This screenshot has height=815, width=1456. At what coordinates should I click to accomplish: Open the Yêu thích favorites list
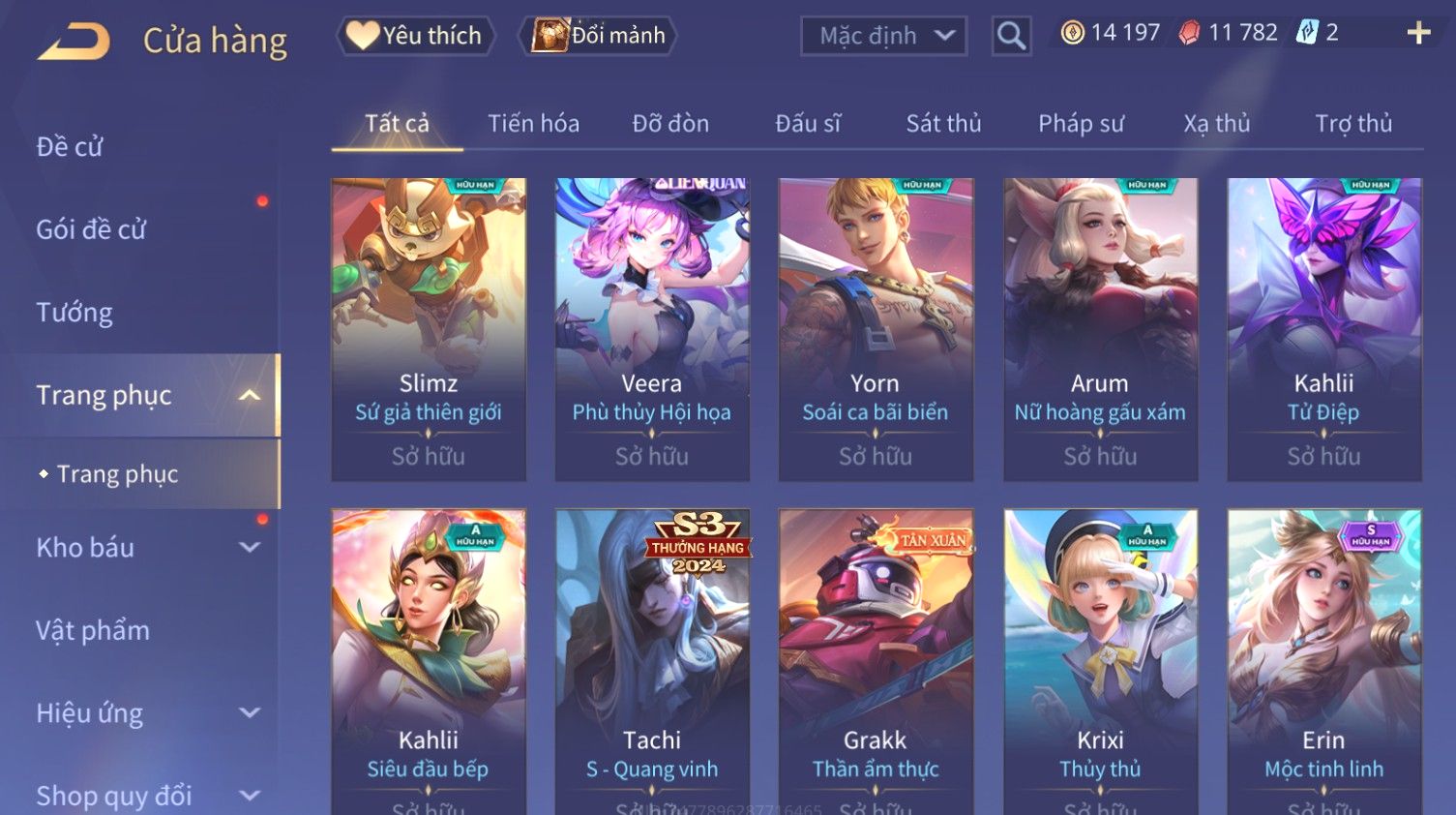click(416, 36)
